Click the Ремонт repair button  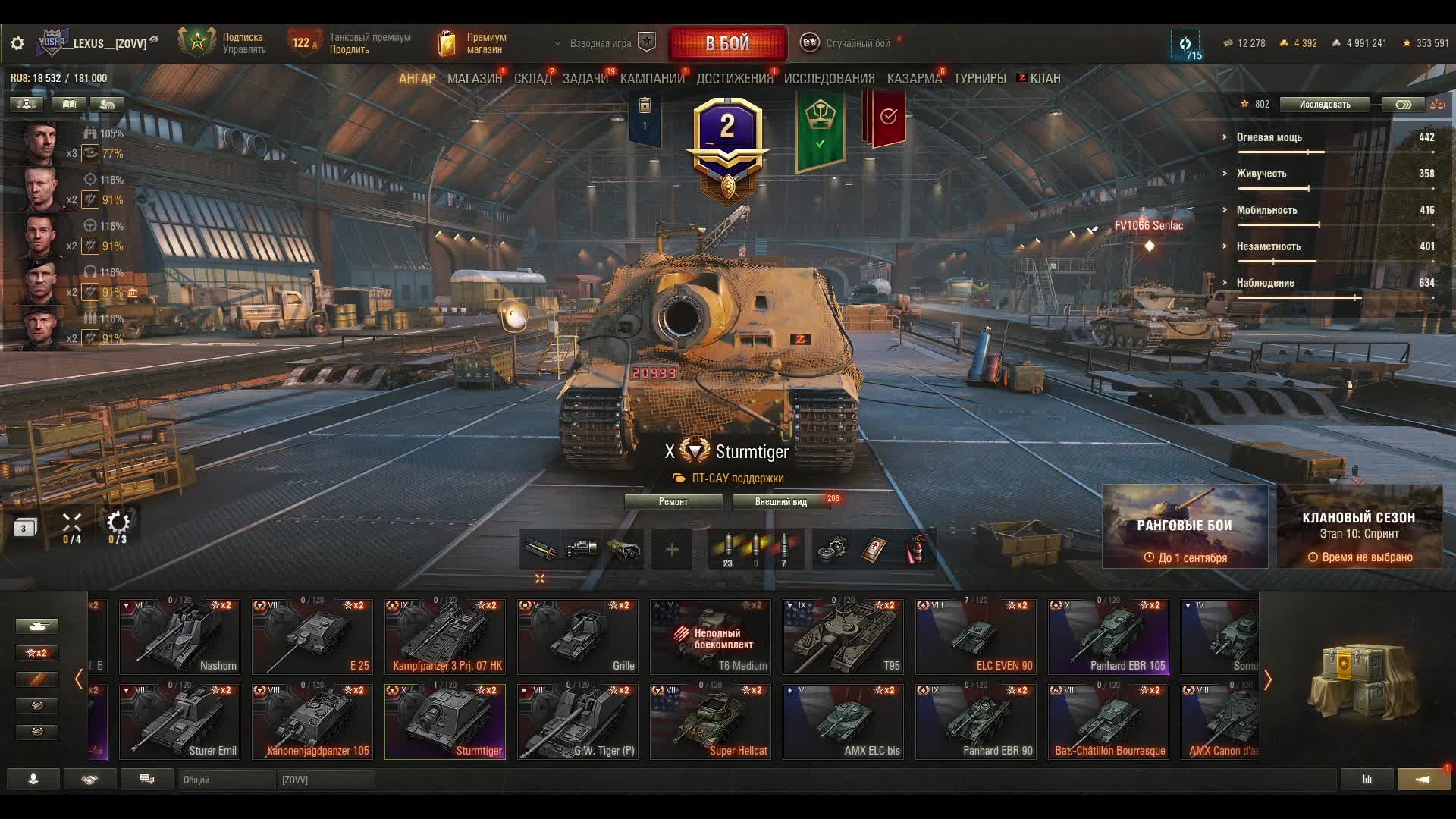click(673, 502)
